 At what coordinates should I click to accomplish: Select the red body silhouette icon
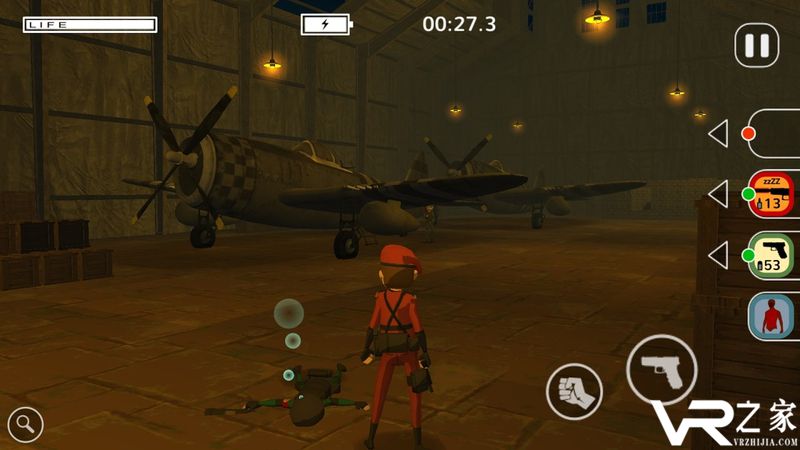pos(771,317)
